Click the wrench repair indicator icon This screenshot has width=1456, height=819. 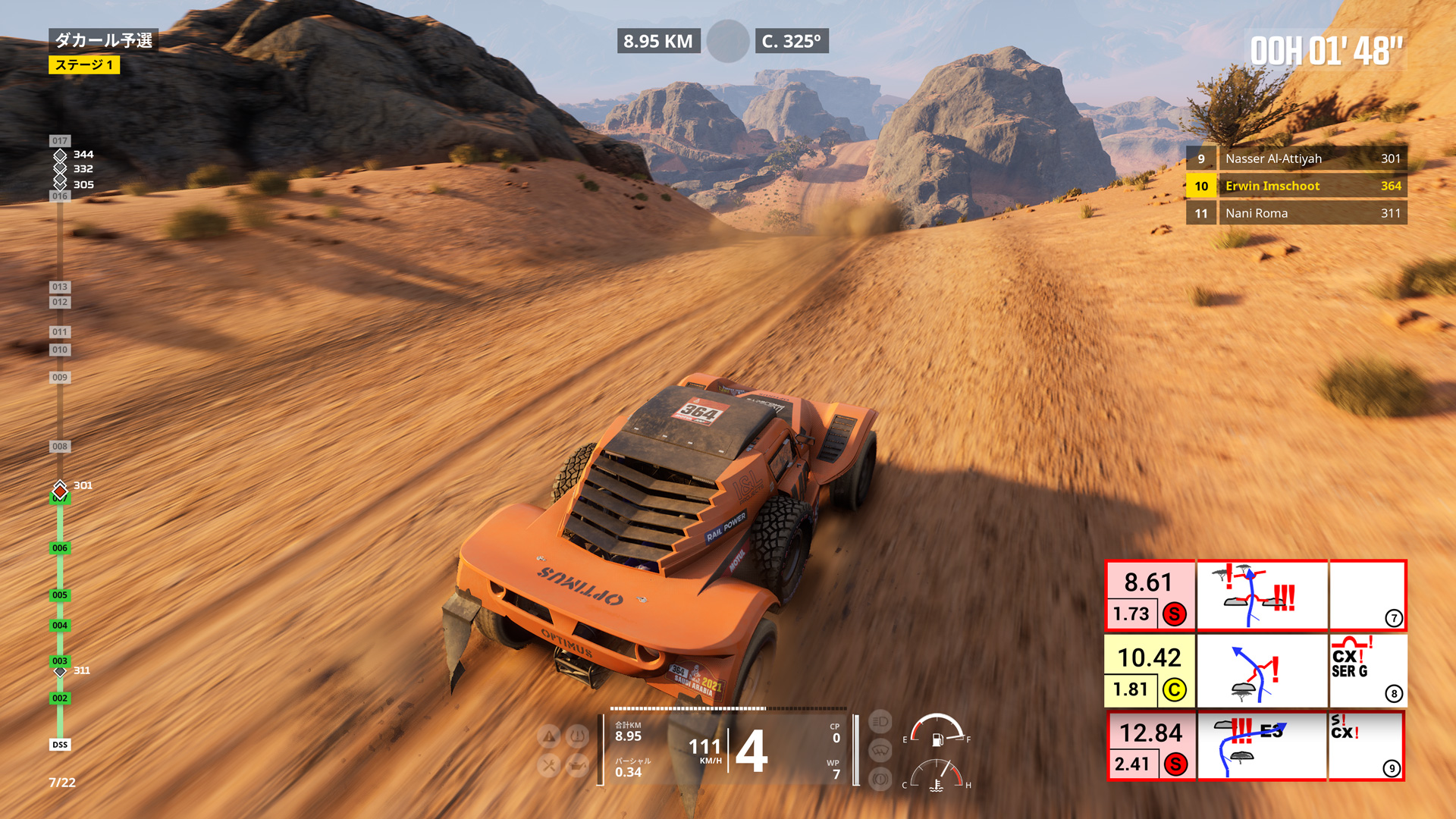pos(549,766)
